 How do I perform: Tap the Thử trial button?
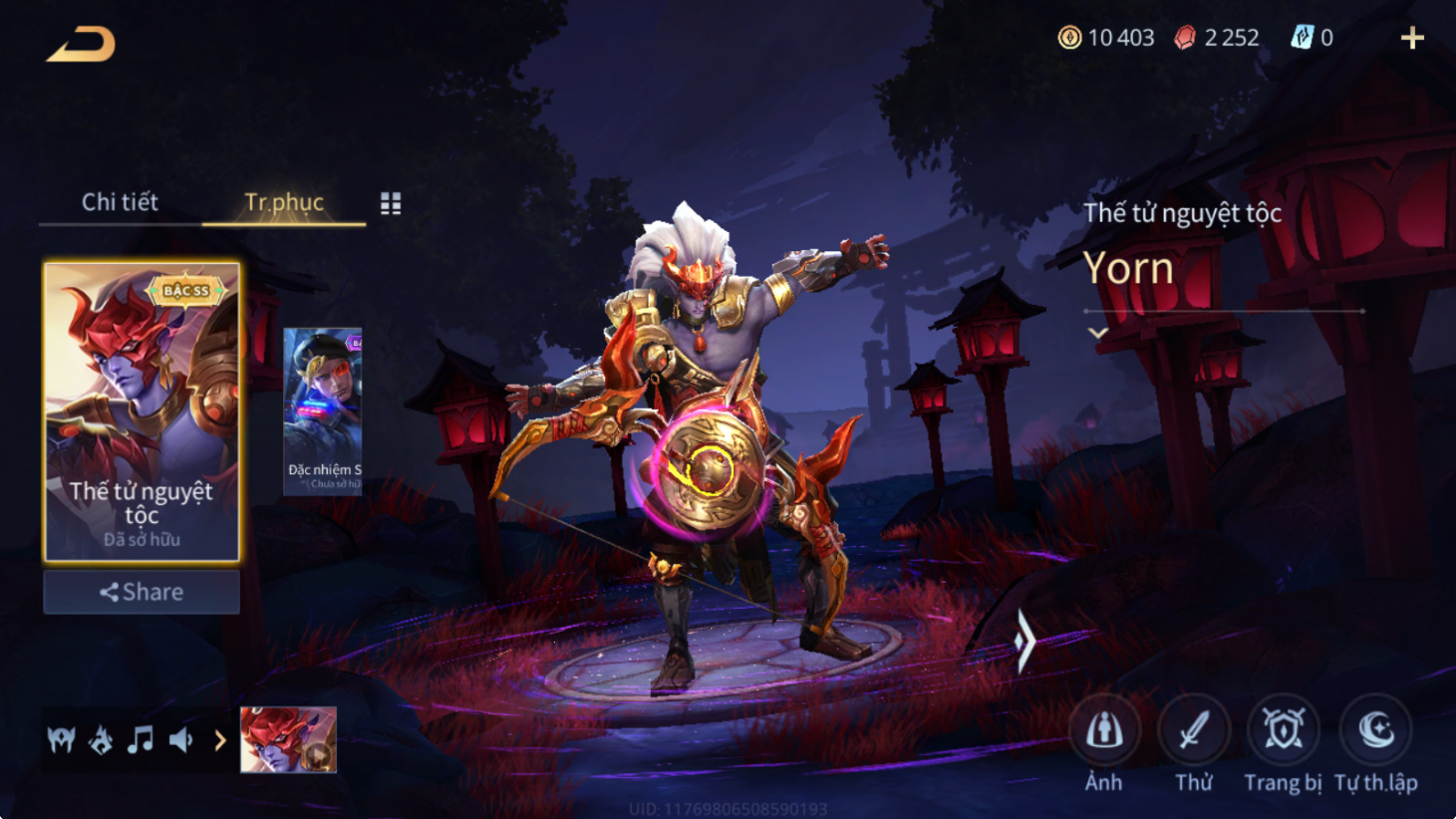(x=1193, y=743)
